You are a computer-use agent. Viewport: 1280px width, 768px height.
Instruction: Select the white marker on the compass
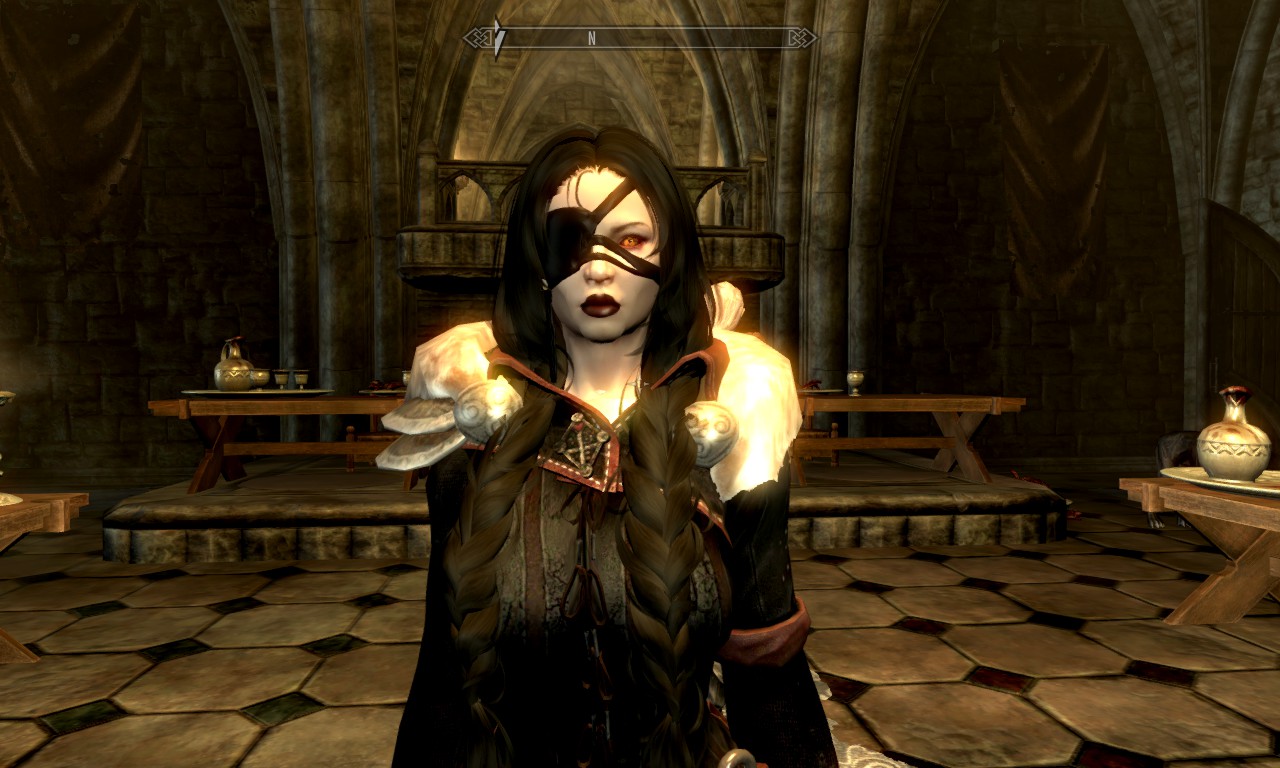click(499, 38)
